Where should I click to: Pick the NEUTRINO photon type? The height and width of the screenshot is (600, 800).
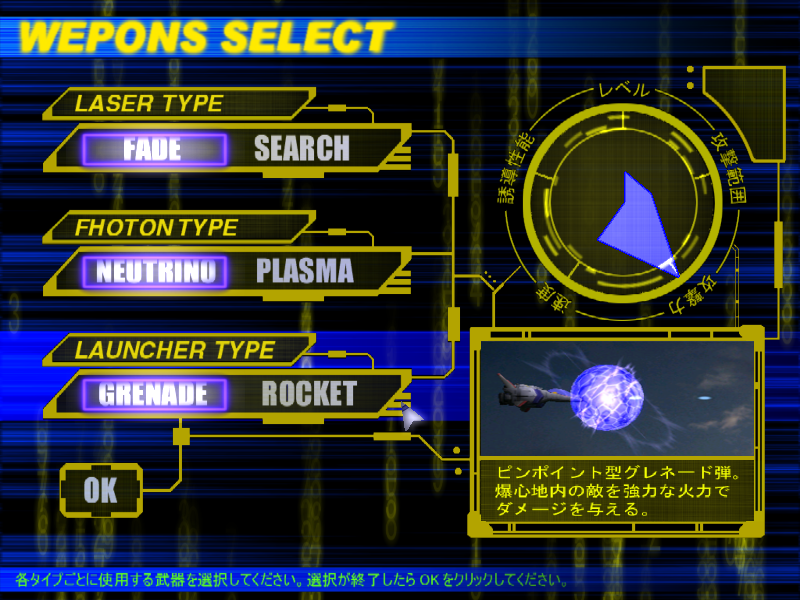156,271
